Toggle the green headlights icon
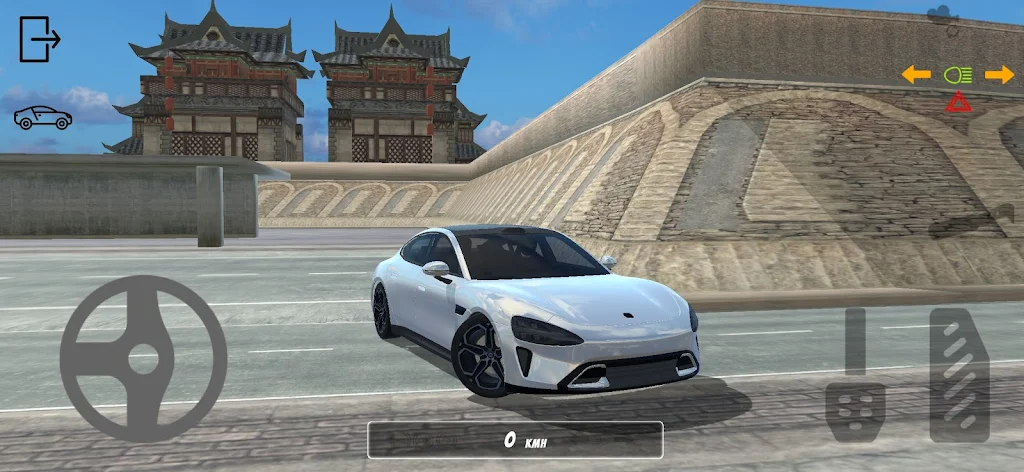Screen dimensions: 1024x472 click(x=958, y=75)
